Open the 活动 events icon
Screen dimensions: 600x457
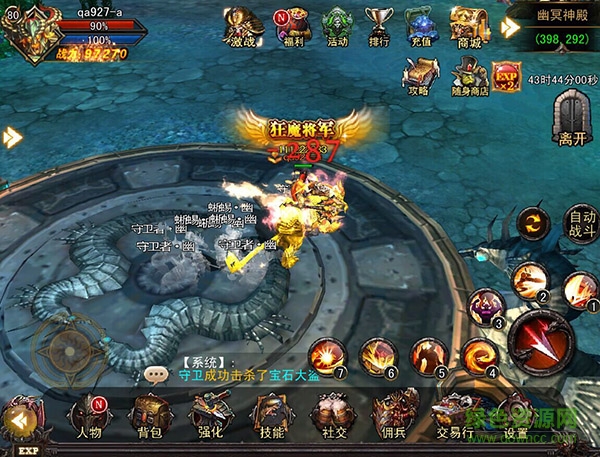point(336,27)
